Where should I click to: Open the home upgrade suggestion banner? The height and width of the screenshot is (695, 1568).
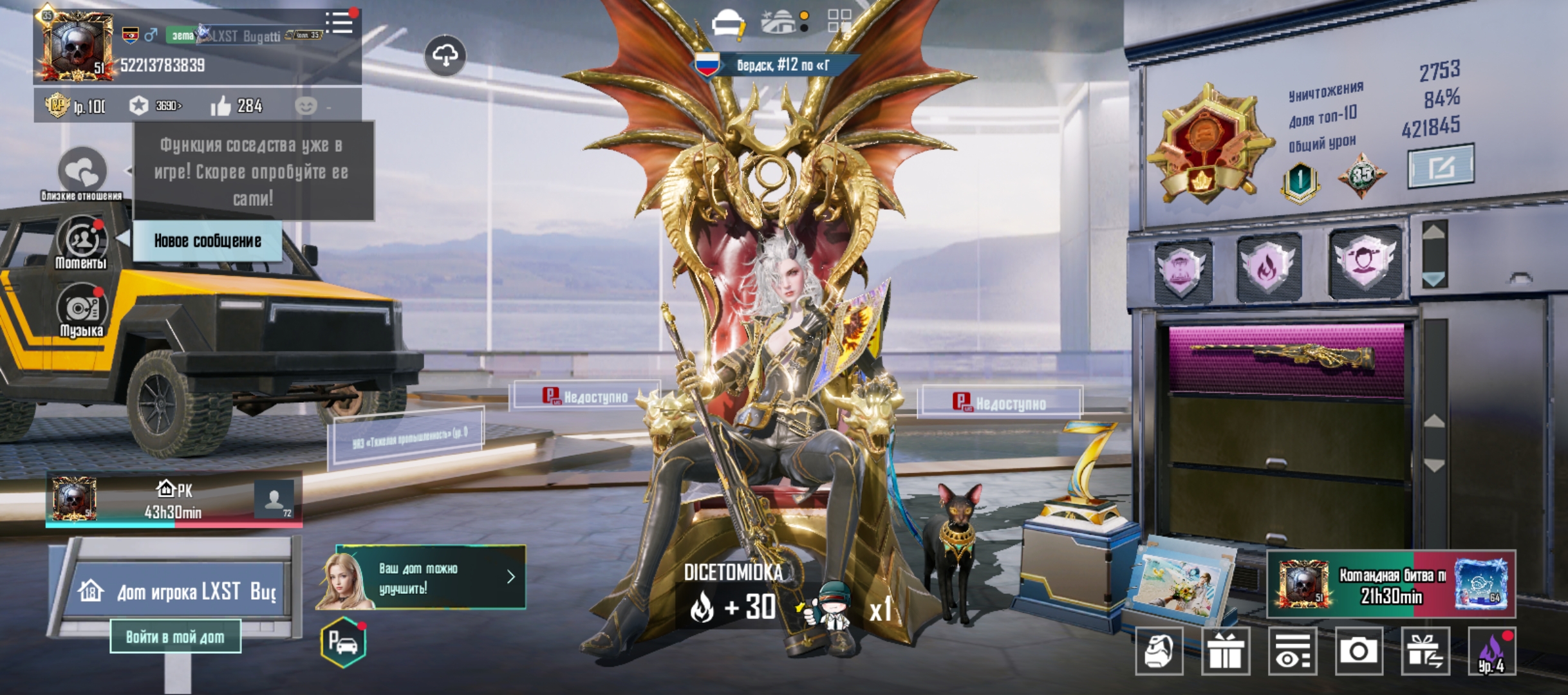[x=422, y=577]
